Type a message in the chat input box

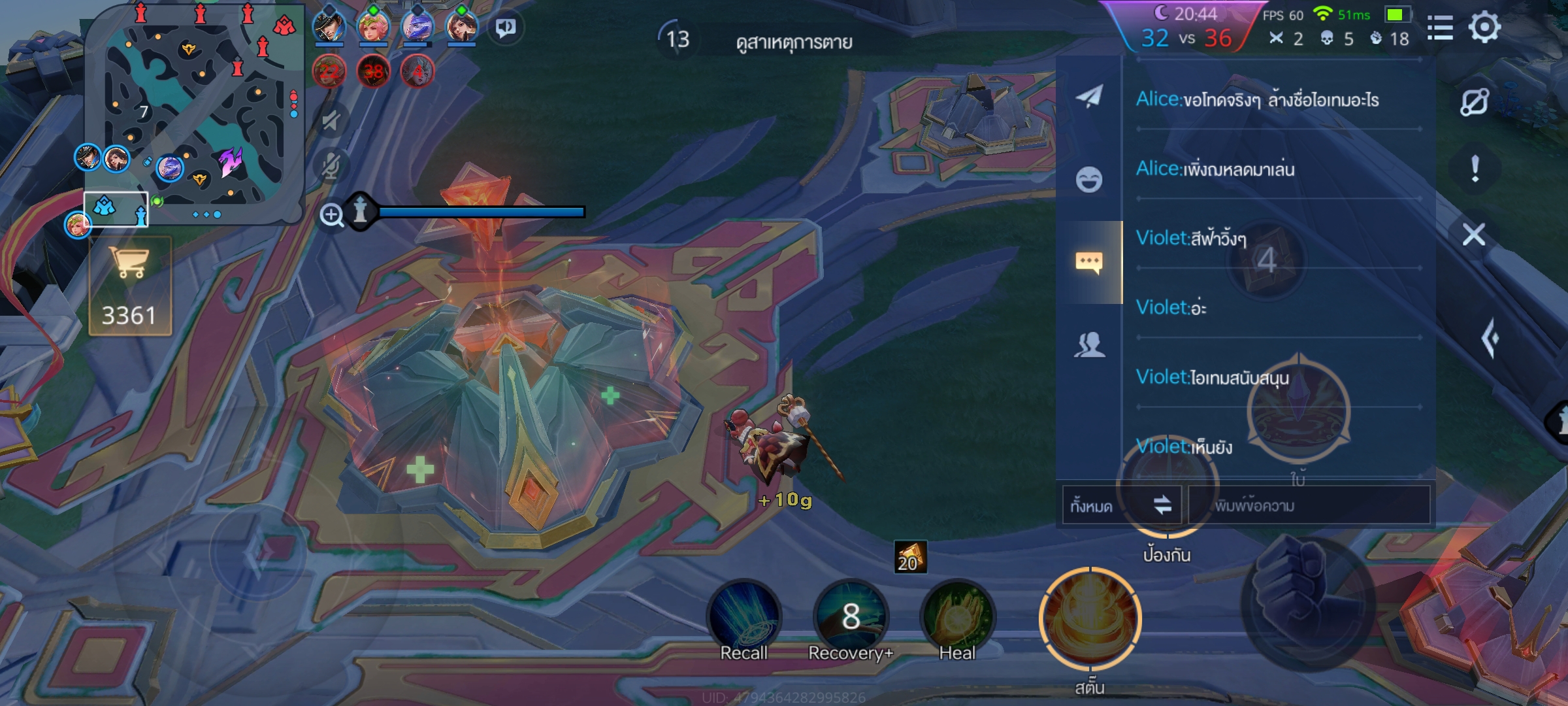coord(1308,505)
